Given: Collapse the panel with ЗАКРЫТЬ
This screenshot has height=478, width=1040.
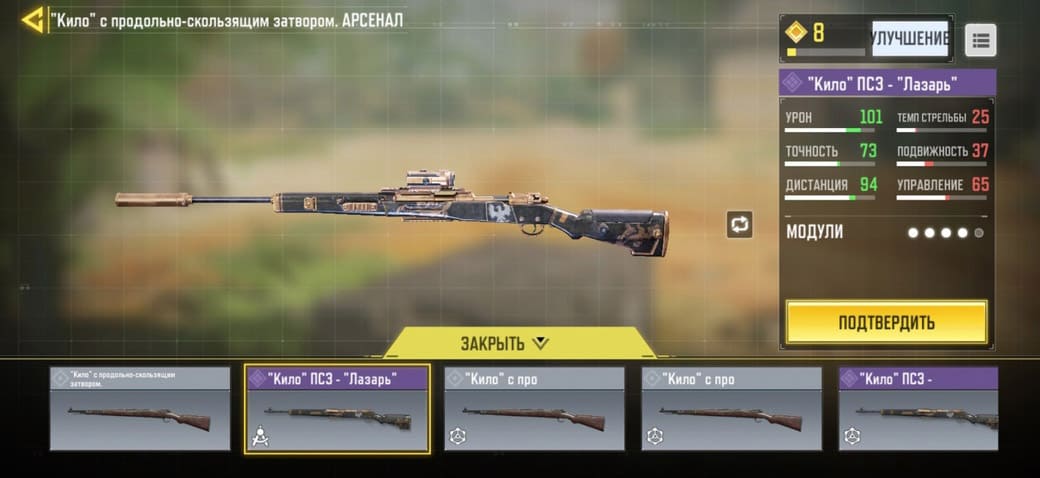Looking at the screenshot, I should coord(505,343).
